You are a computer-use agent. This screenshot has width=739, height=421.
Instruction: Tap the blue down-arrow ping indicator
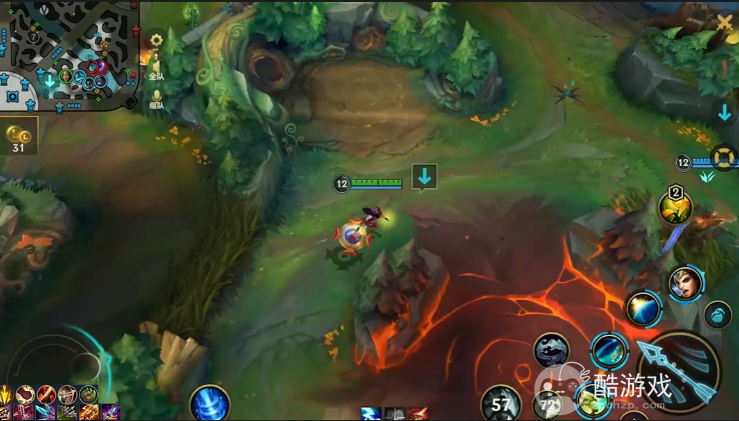pos(425,178)
